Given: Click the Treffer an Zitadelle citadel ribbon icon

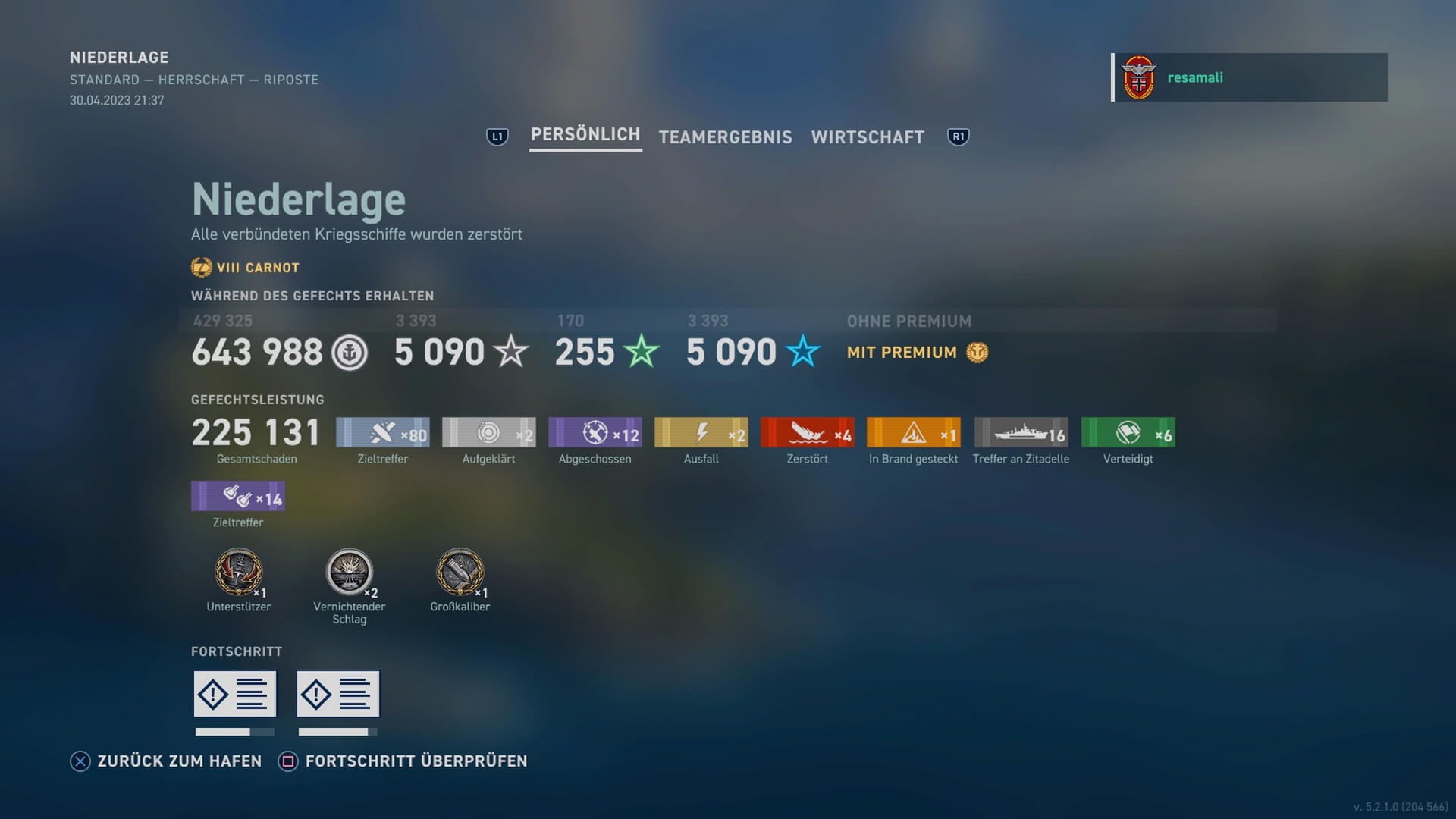Looking at the screenshot, I should coord(1020,432).
